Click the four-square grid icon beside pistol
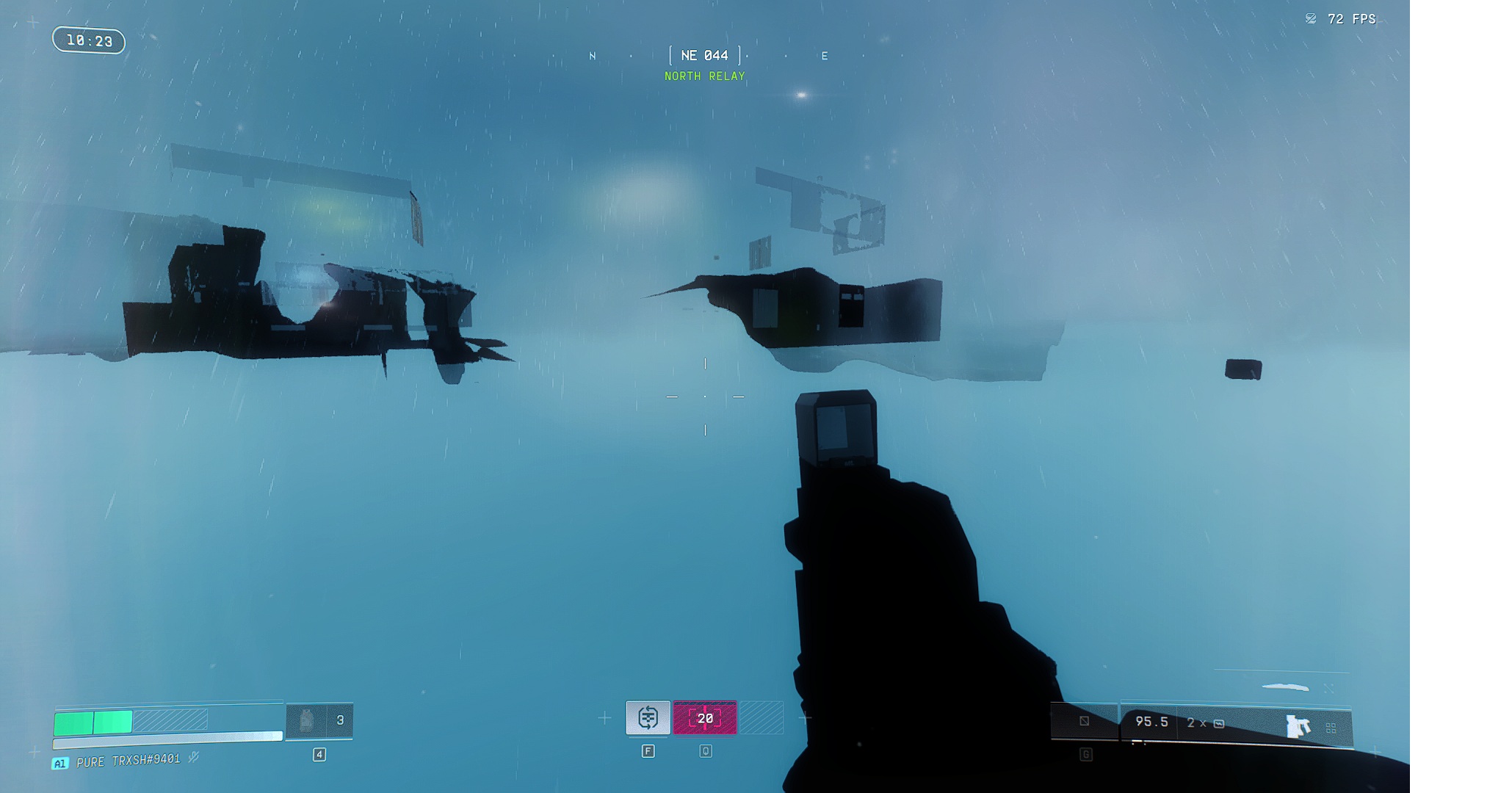 pos(1331,728)
